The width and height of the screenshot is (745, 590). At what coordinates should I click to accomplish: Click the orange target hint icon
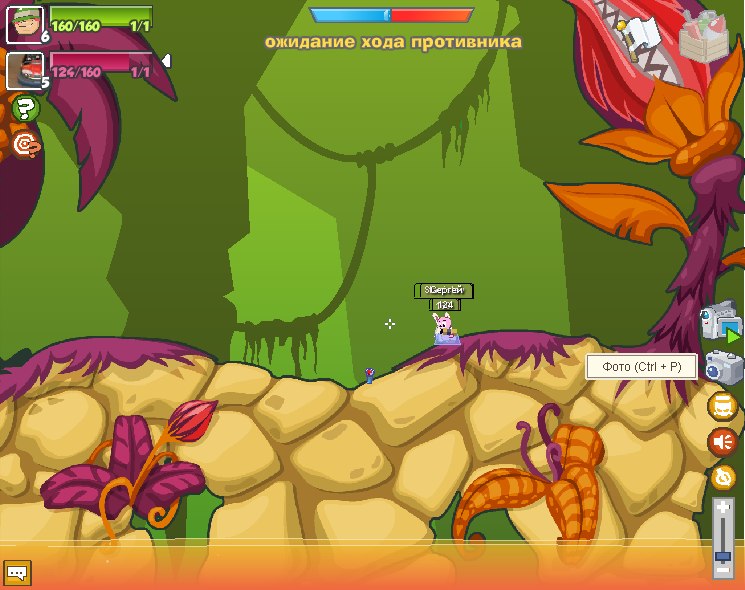click(x=26, y=145)
